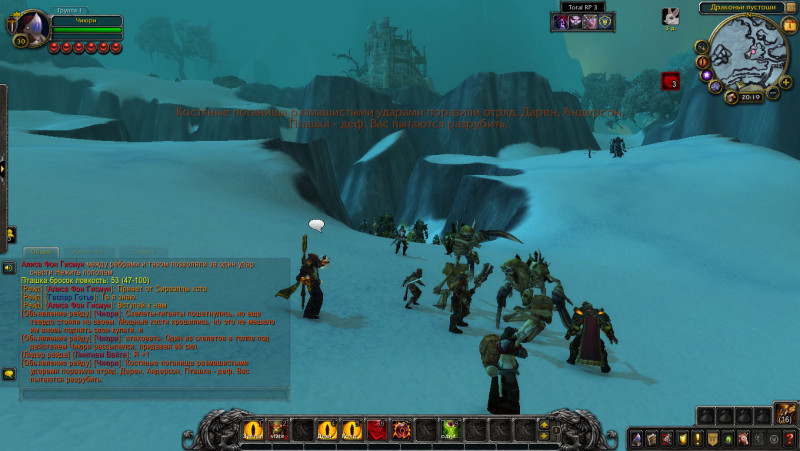Click the Драконьи пустоши zone name bar
Image resolution: width=800 pixels, height=451 pixels.
pos(742,7)
